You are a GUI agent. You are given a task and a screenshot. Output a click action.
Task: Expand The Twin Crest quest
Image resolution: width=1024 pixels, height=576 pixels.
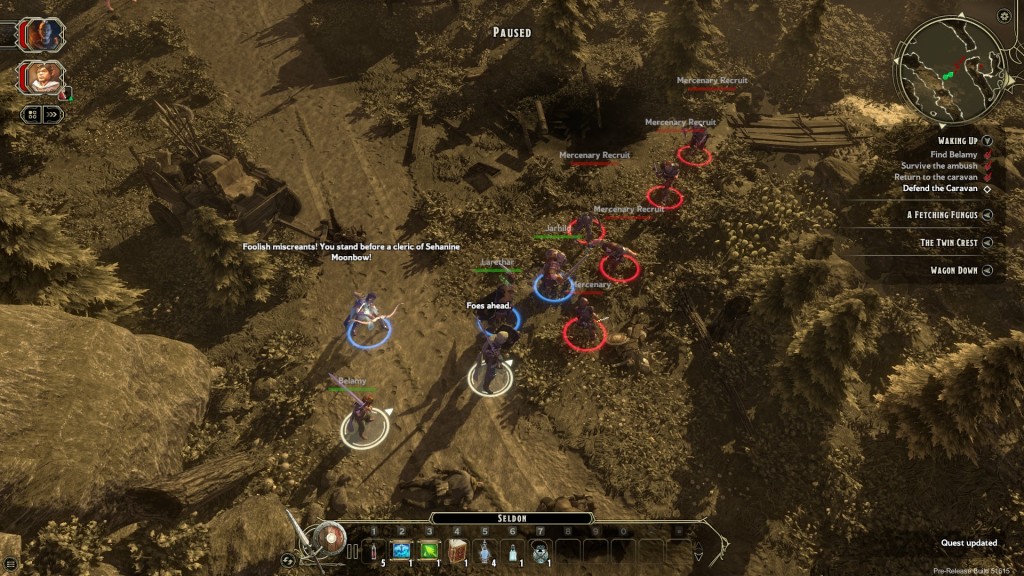pyautogui.click(x=987, y=242)
